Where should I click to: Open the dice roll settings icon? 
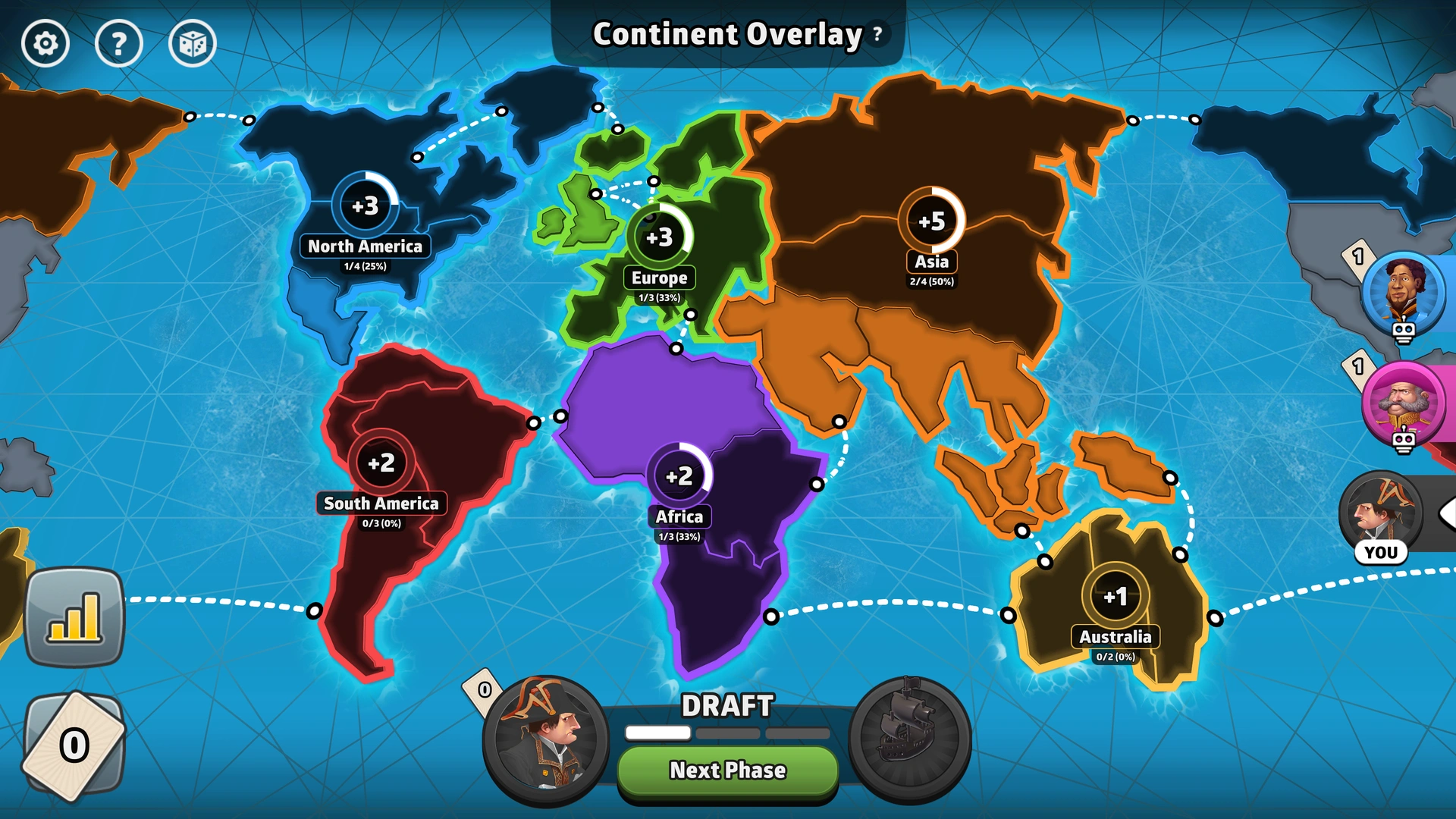pos(193,43)
